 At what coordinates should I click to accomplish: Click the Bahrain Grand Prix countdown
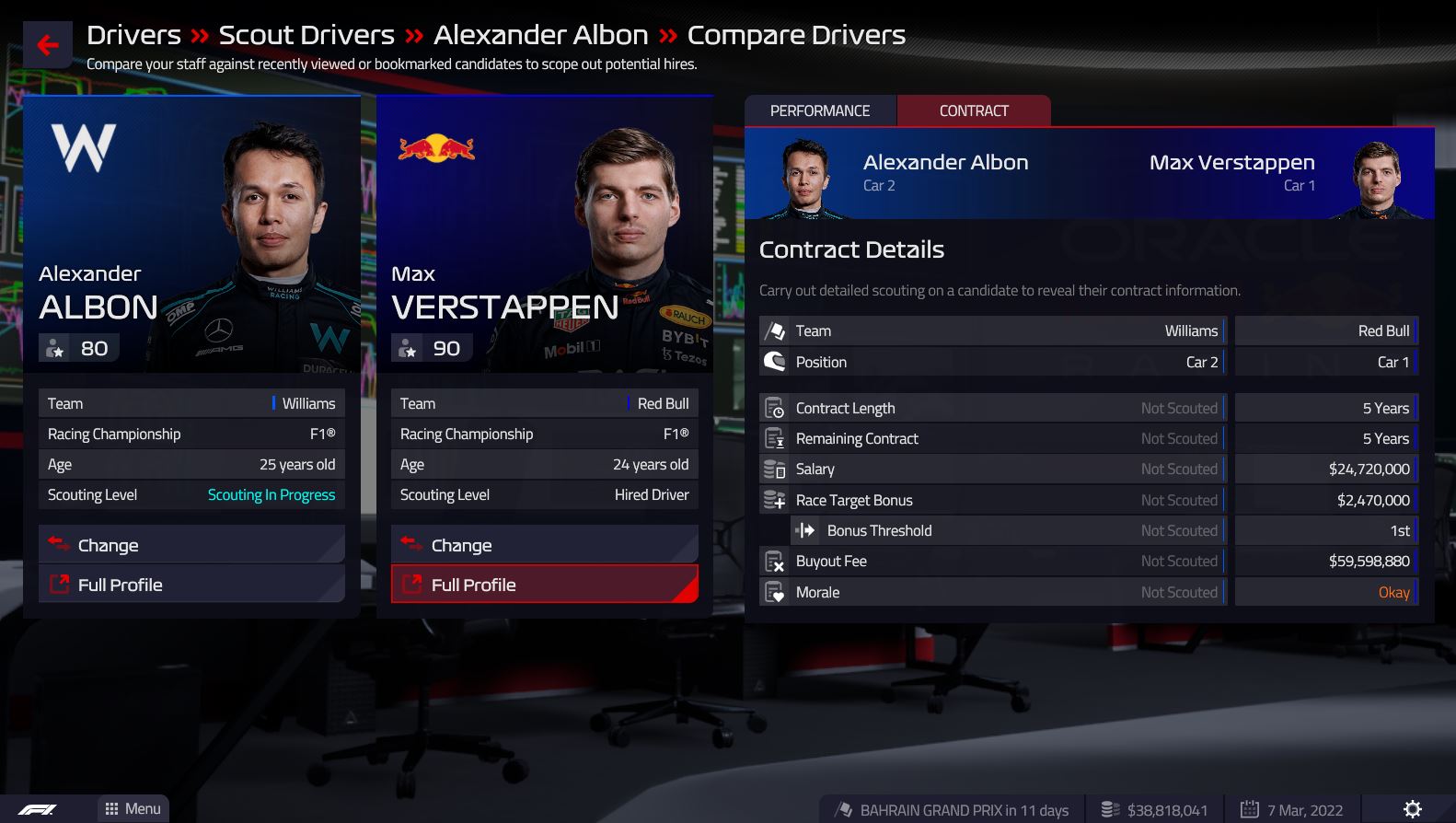pyautogui.click(x=953, y=810)
